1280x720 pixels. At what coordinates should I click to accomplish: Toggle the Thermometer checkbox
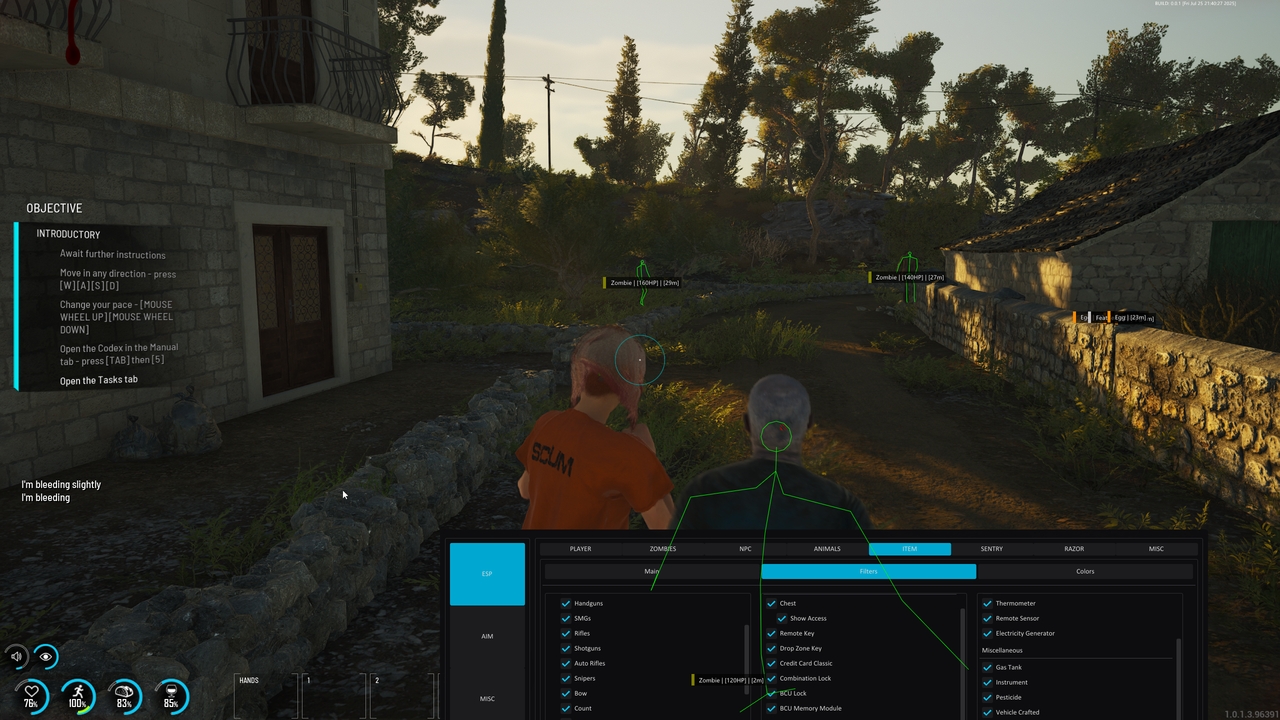click(x=985, y=603)
